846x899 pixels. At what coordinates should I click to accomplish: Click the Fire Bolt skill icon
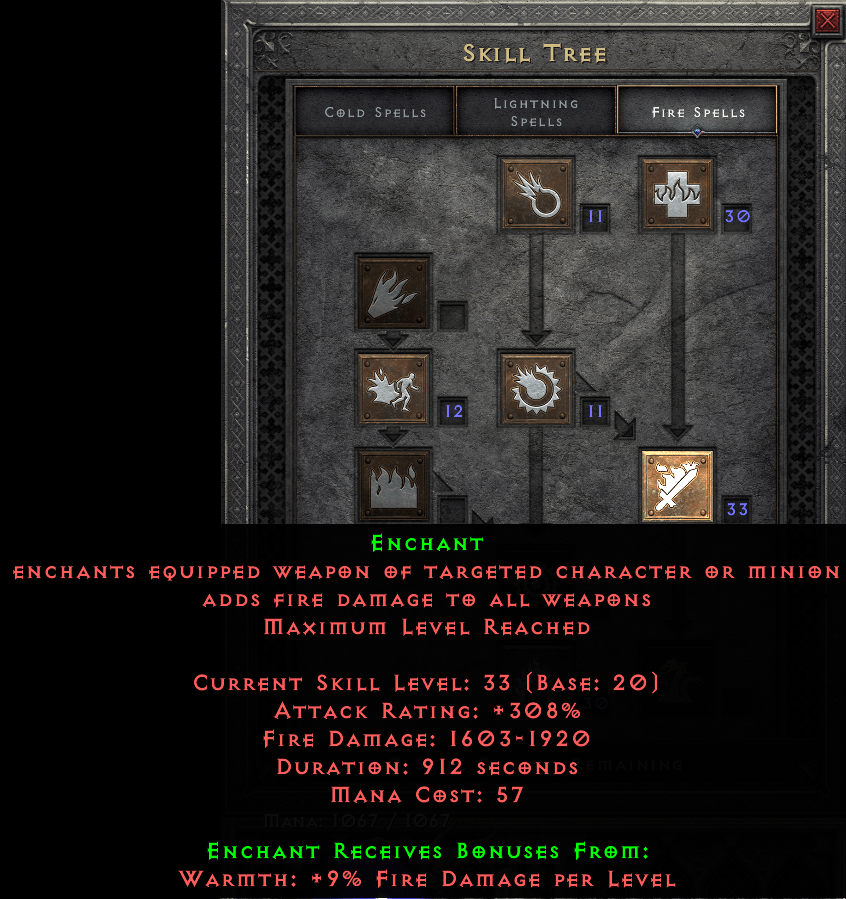click(536, 194)
